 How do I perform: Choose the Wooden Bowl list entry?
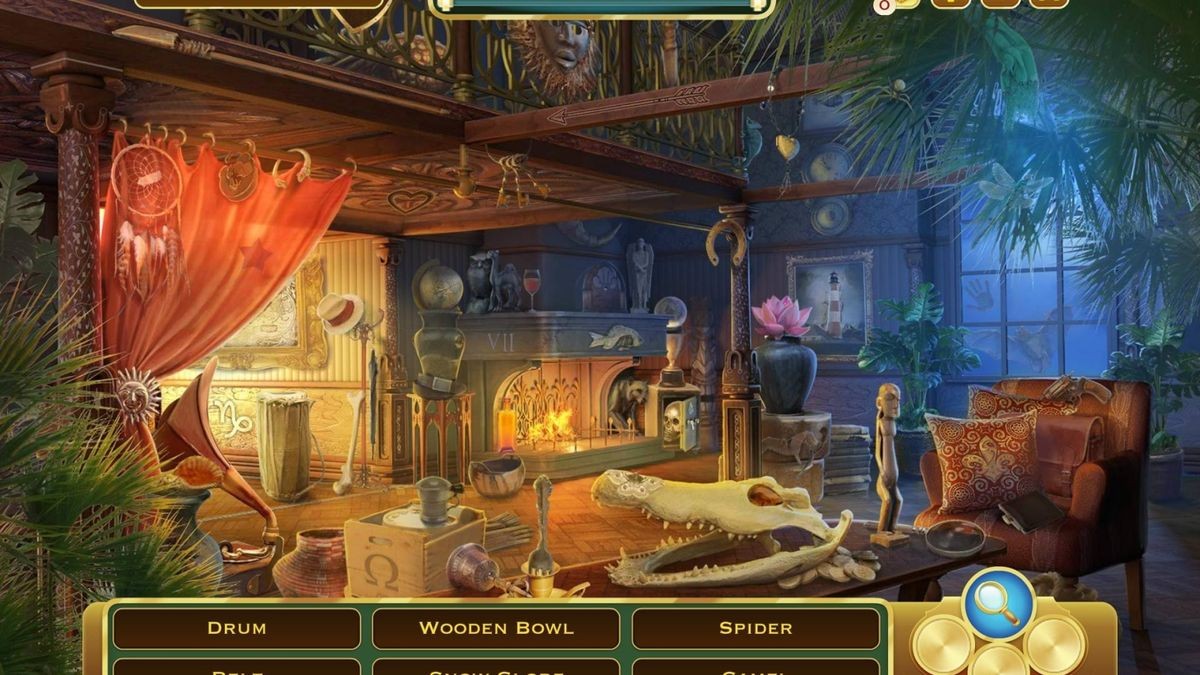(x=496, y=629)
